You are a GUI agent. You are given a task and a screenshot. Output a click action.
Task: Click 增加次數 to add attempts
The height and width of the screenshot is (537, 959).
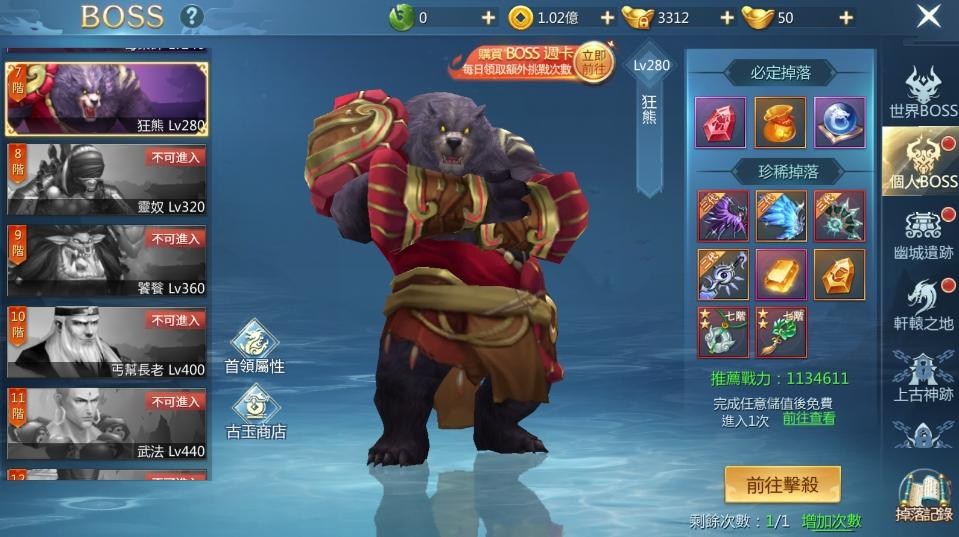pyautogui.click(x=831, y=521)
